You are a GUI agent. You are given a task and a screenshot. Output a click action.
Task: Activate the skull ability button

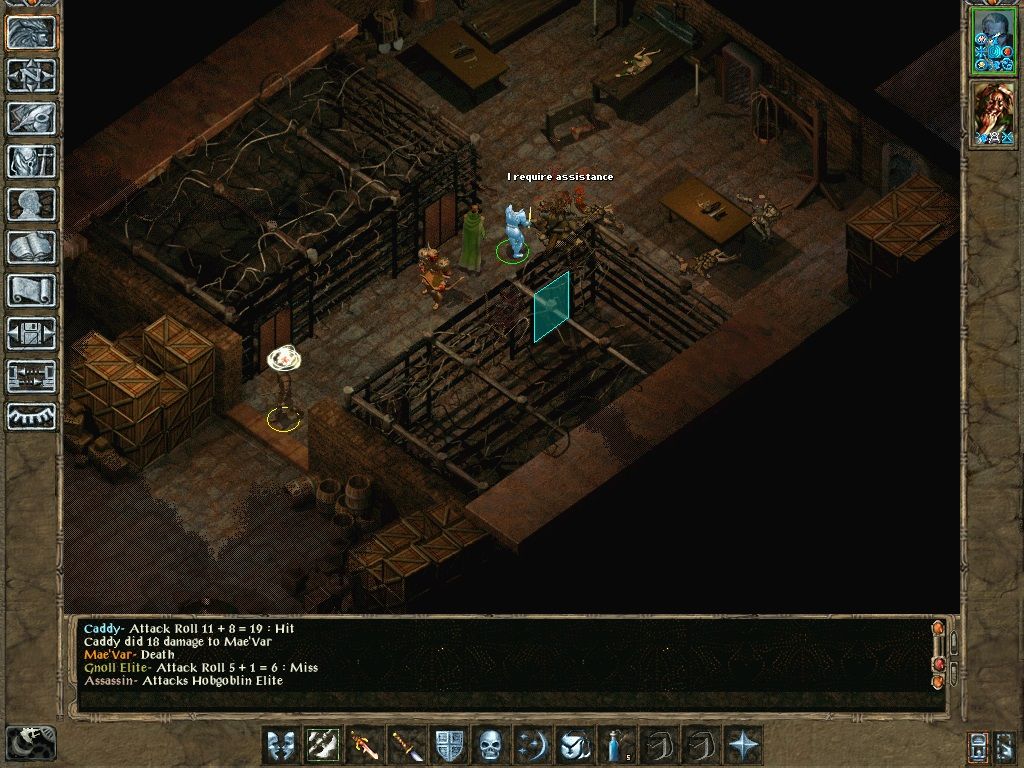489,745
